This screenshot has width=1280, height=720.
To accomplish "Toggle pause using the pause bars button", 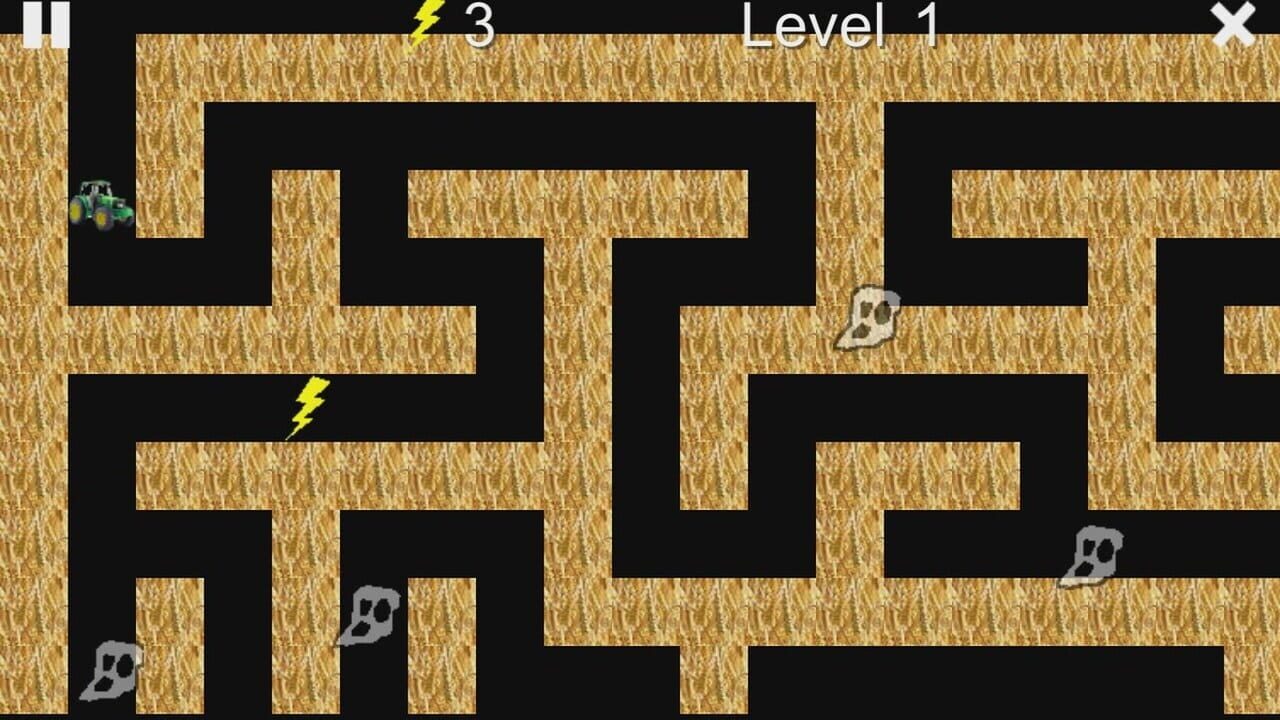I will (49, 25).
